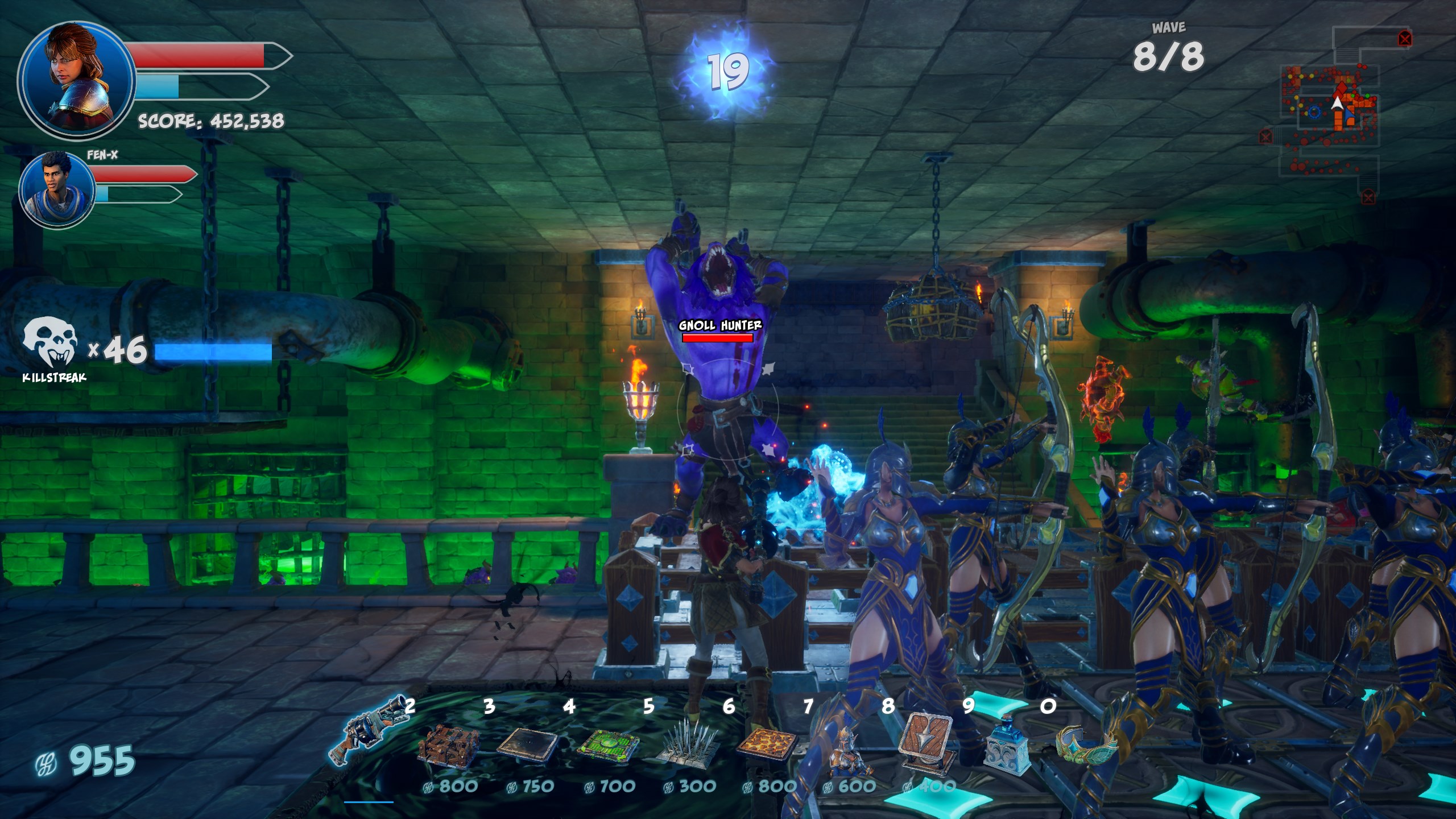The height and width of the screenshot is (819, 1456).
Task: Select the blunderbuss weapon slot
Action: (370, 731)
